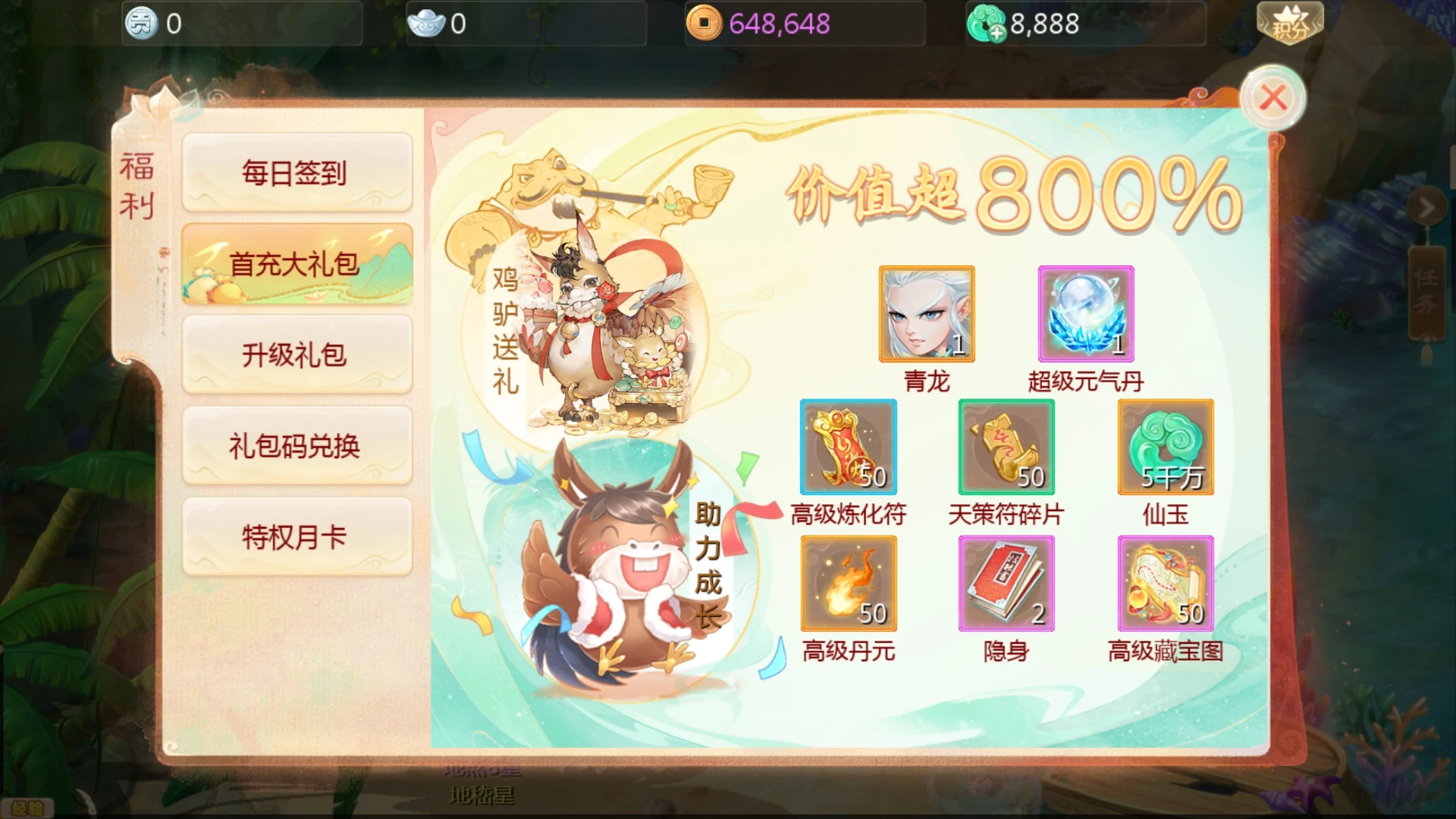The width and height of the screenshot is (1456, 819).
Task: Click 礼包码兑换 to redeem a code
Action: coord(296,445)
